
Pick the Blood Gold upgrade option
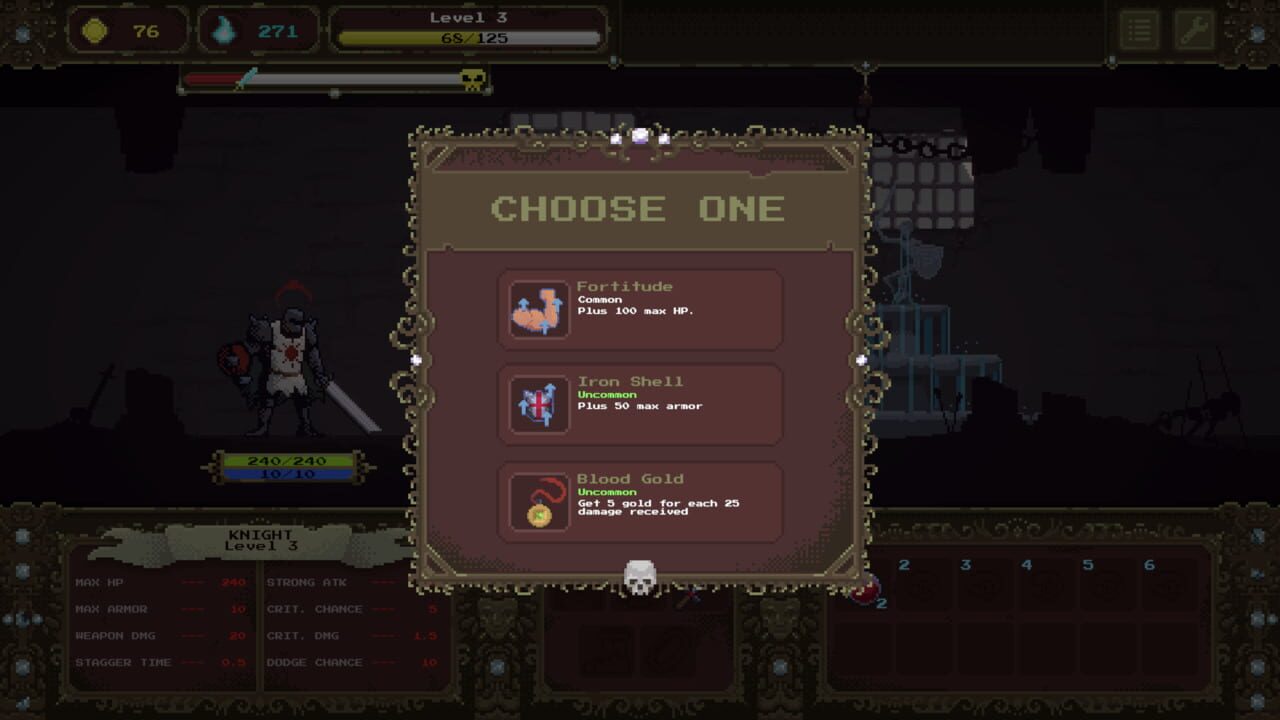(640, 503)
